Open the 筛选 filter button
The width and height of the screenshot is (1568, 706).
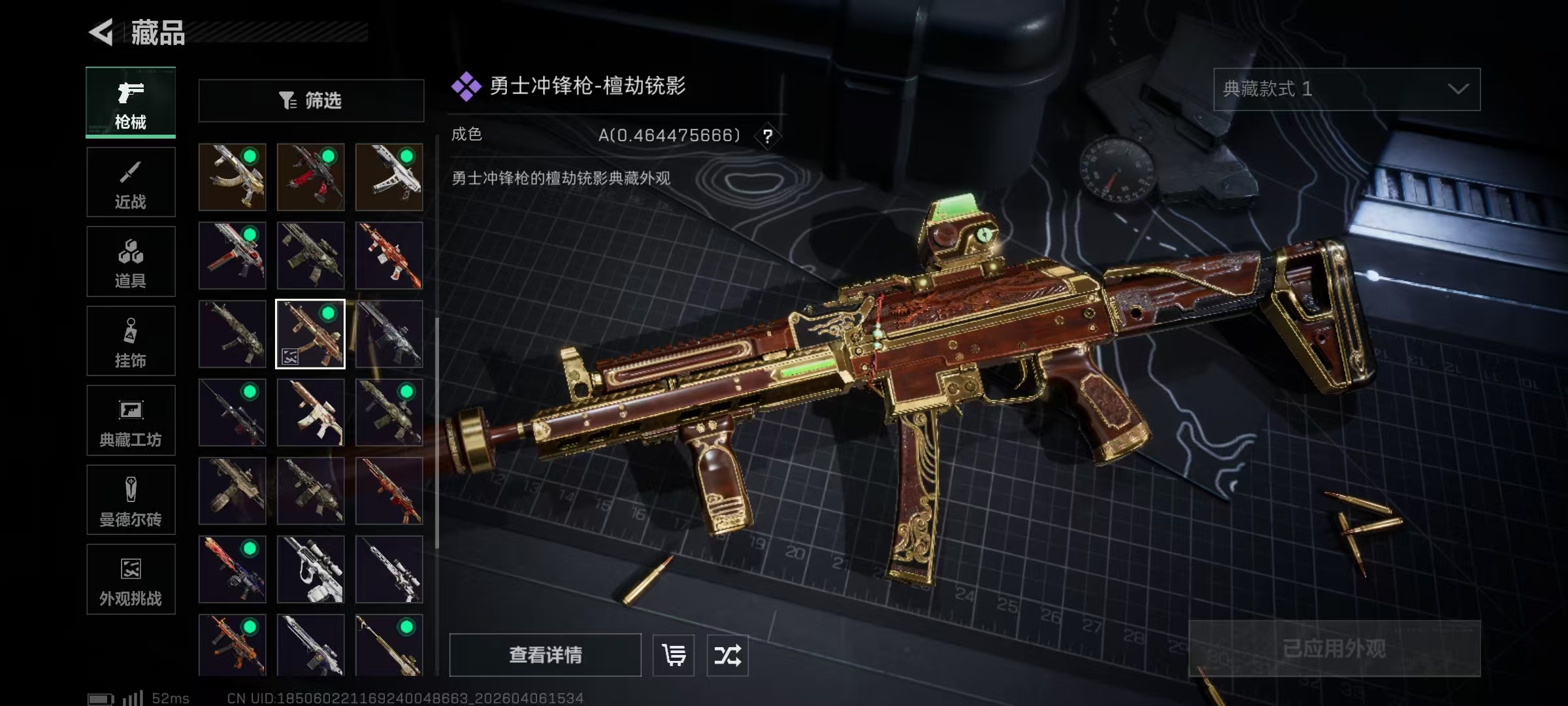pos(311,101)
